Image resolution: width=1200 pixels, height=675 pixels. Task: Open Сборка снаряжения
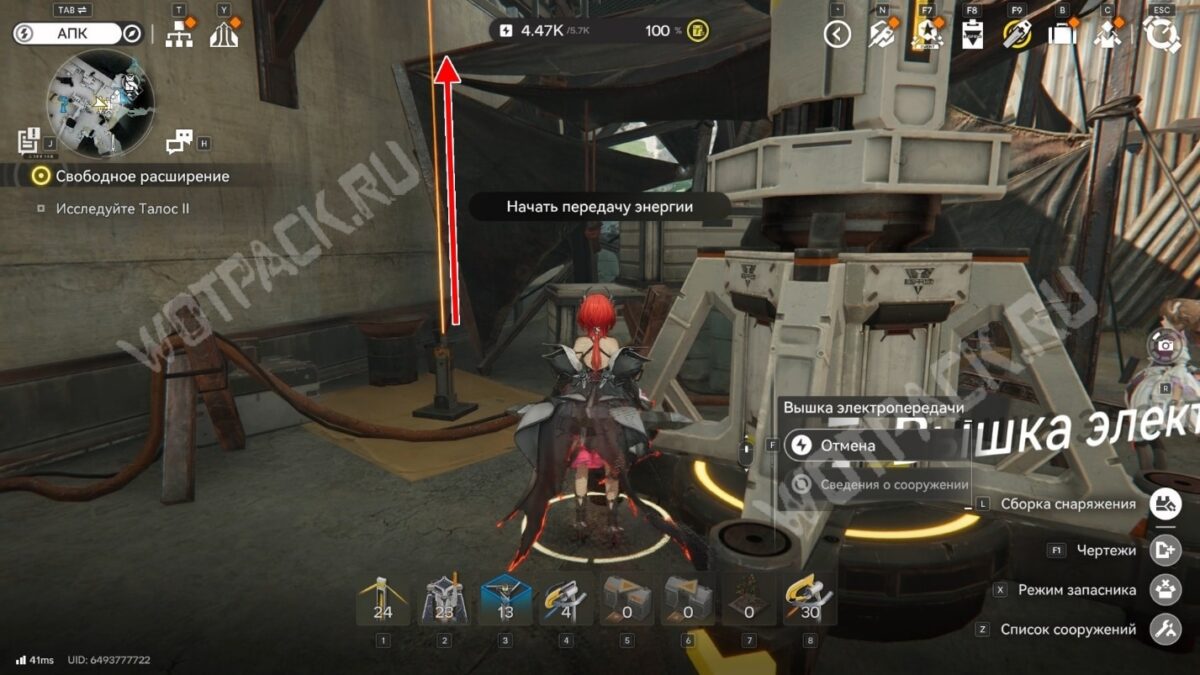(x=1165, y=503)
